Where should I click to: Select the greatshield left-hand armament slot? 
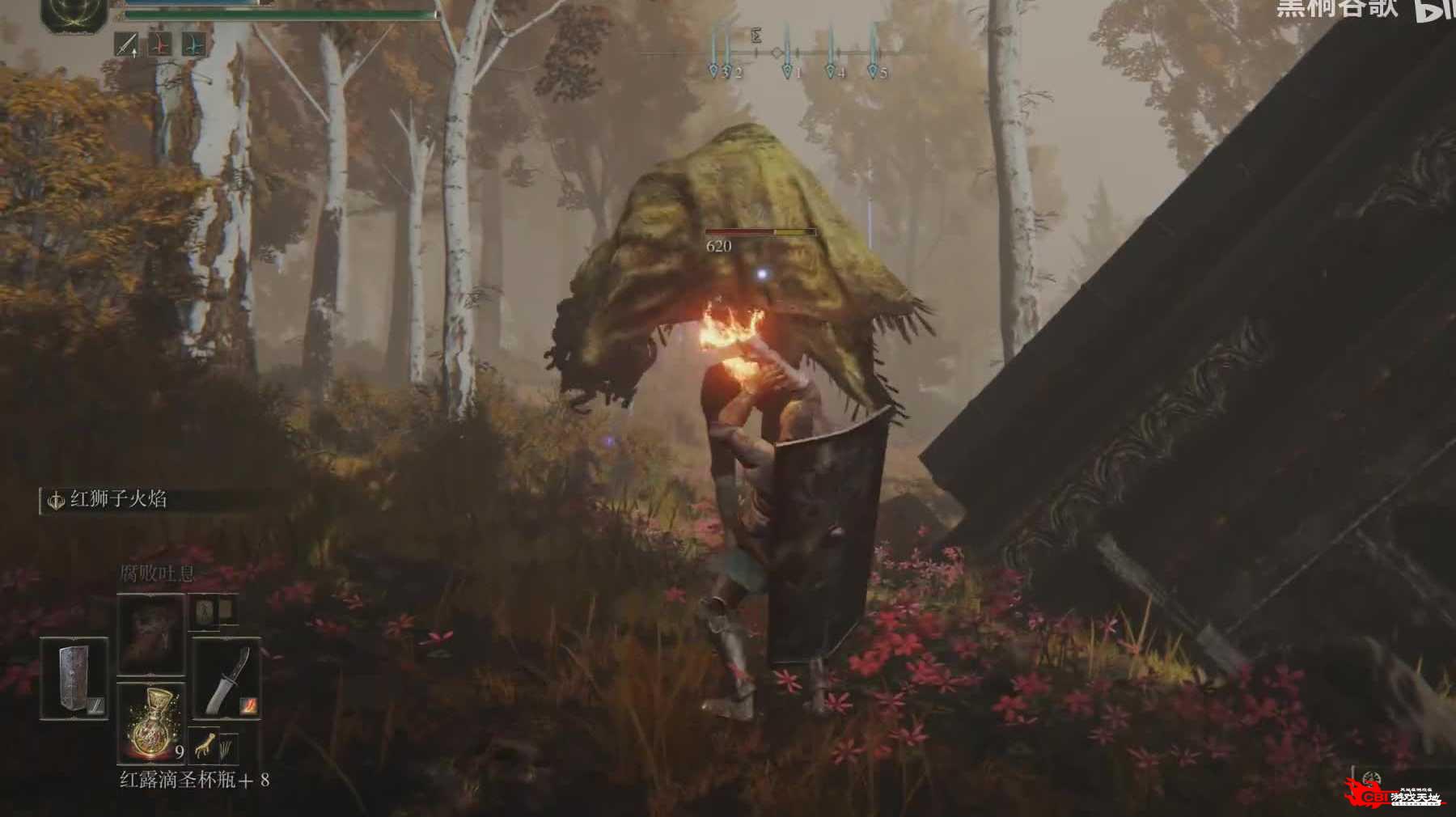[x=73, y=678]
